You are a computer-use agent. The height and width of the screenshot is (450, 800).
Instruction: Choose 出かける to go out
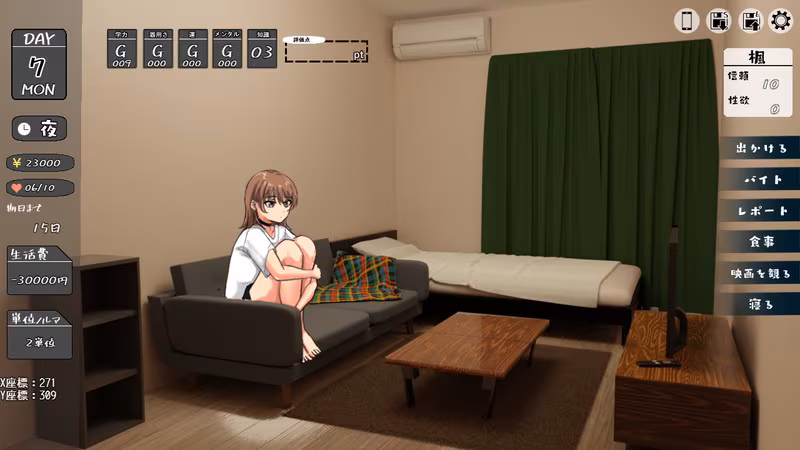[762, 149]
